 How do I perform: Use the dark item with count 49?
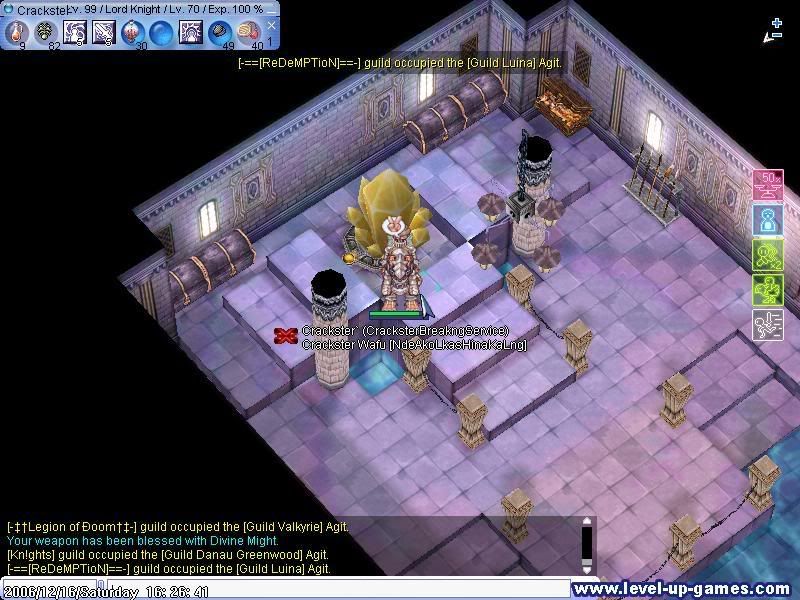219,31
